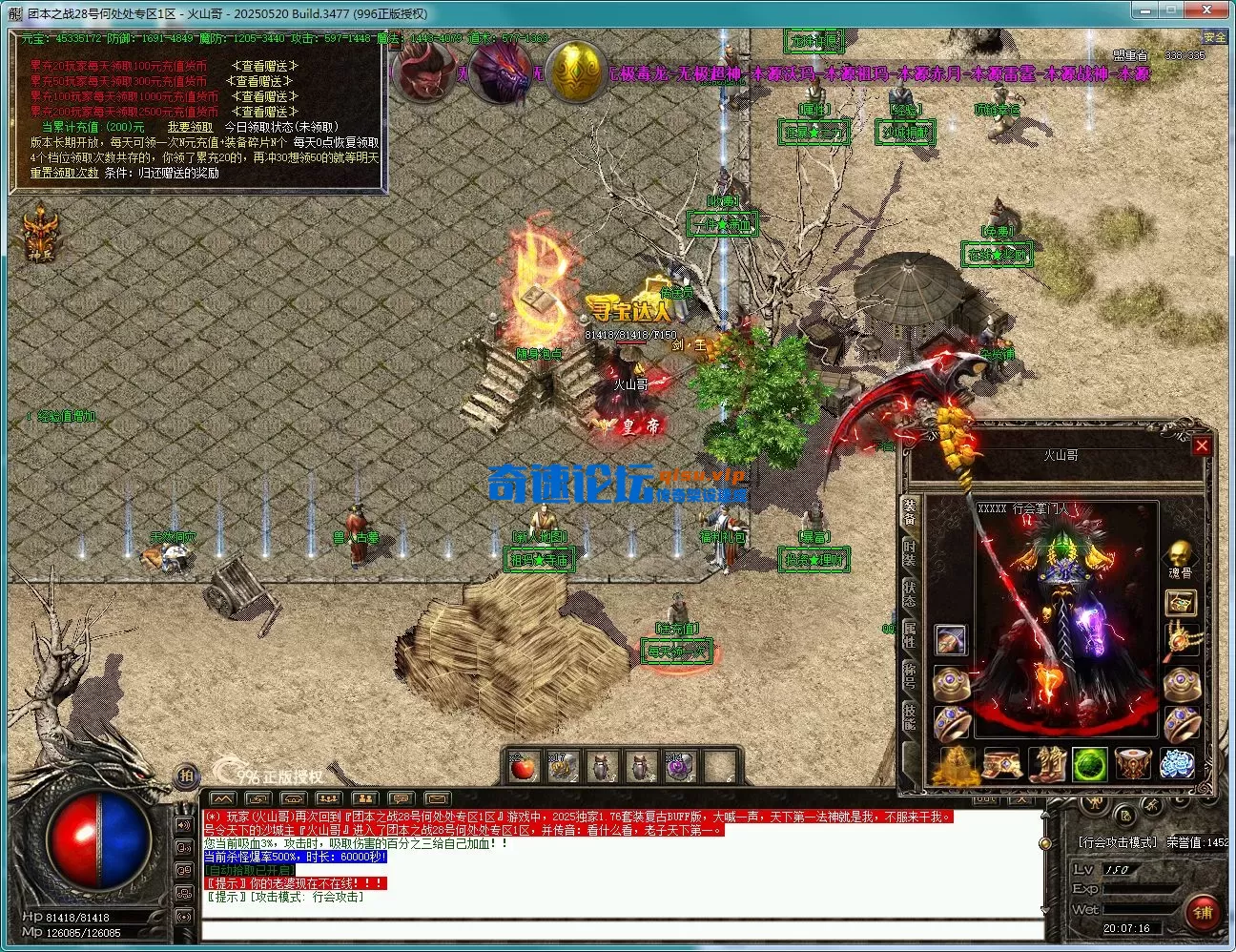Screen dimensions: 1236x952
Task: Select the boots equipment slot
Action: coord(1045,764)
